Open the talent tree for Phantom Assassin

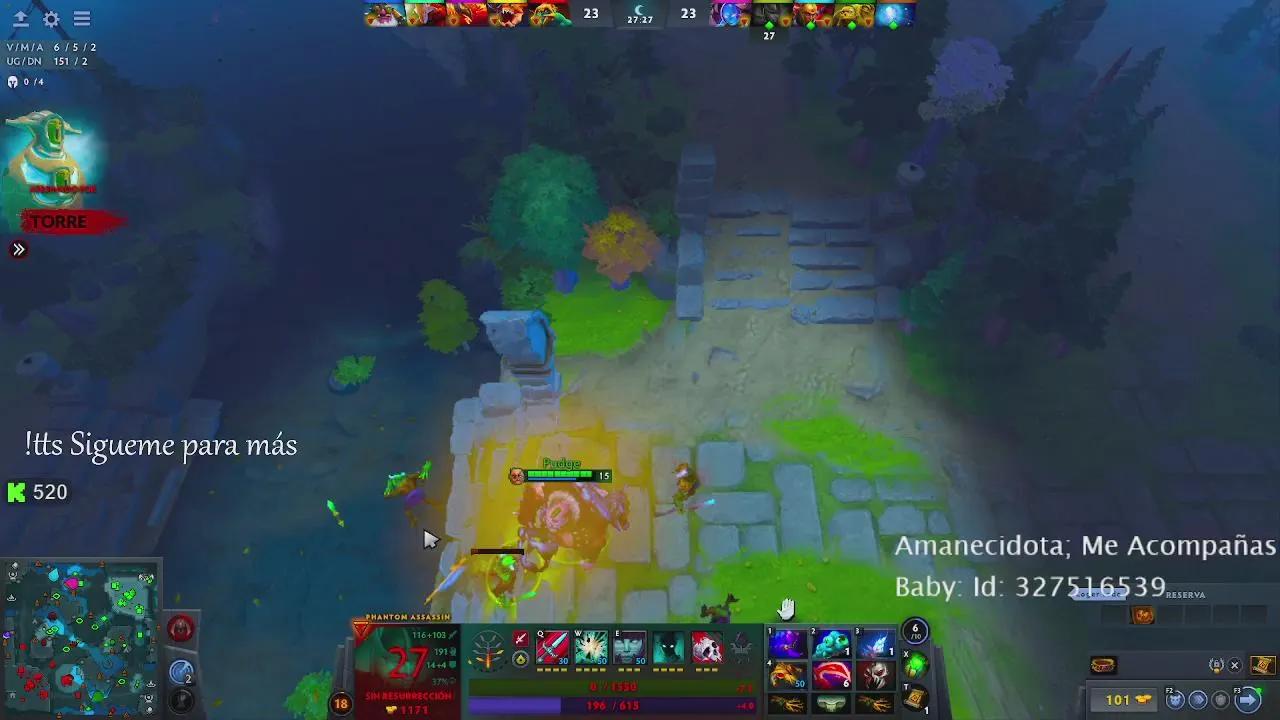coord(487,650)
